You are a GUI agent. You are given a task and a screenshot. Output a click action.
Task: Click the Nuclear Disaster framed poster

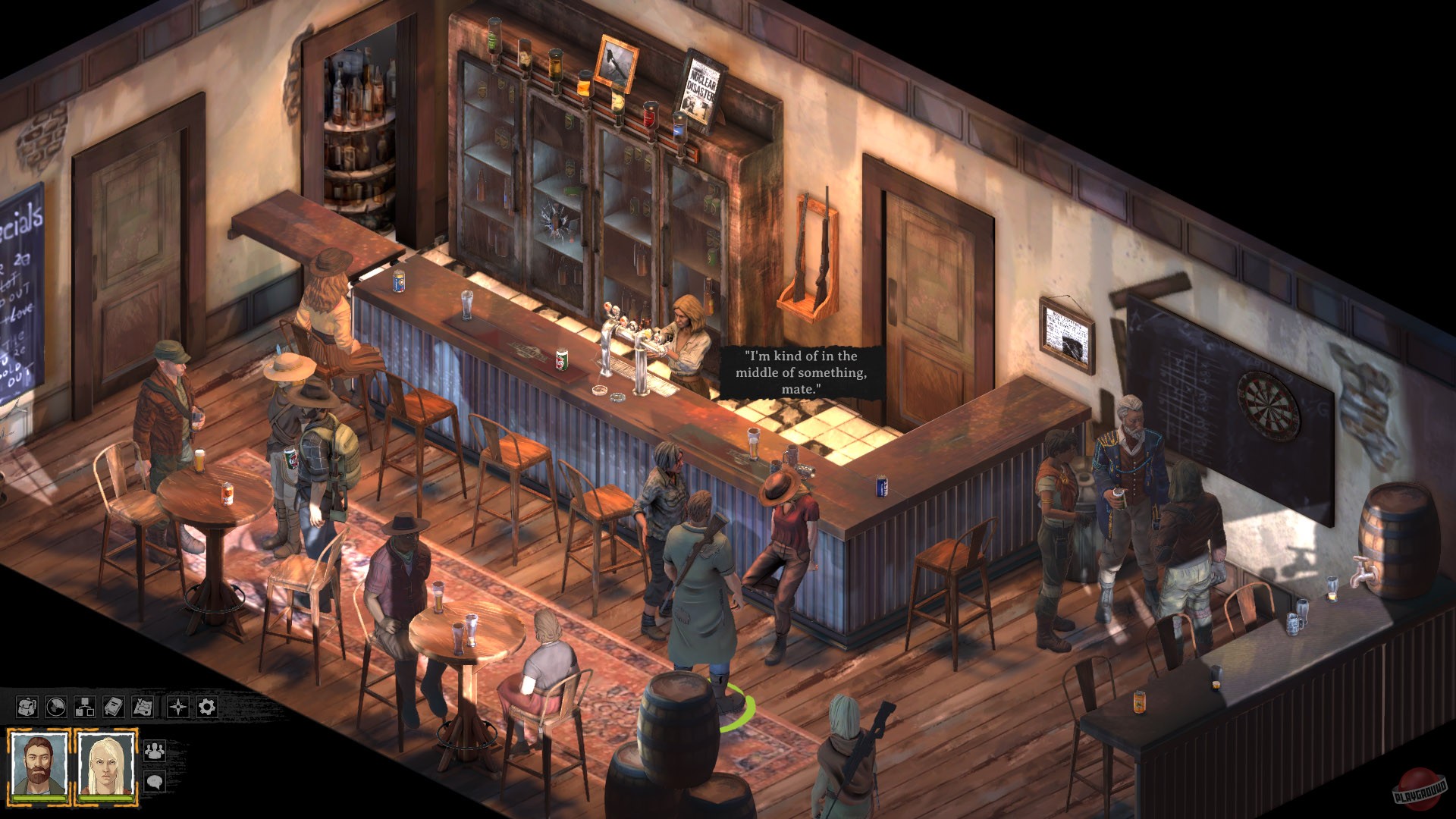point(701,83)
